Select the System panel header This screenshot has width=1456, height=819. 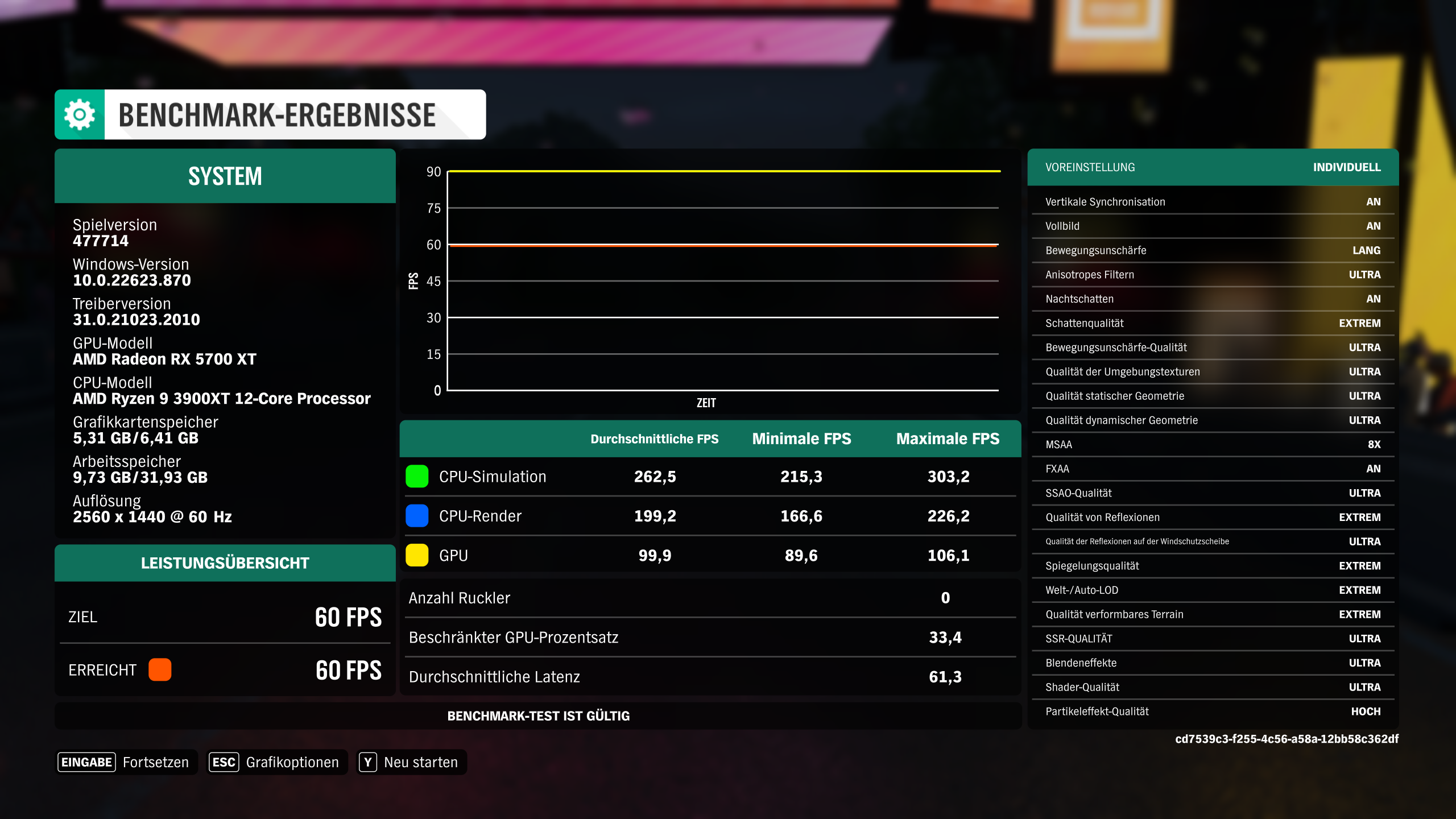point(225,176)
